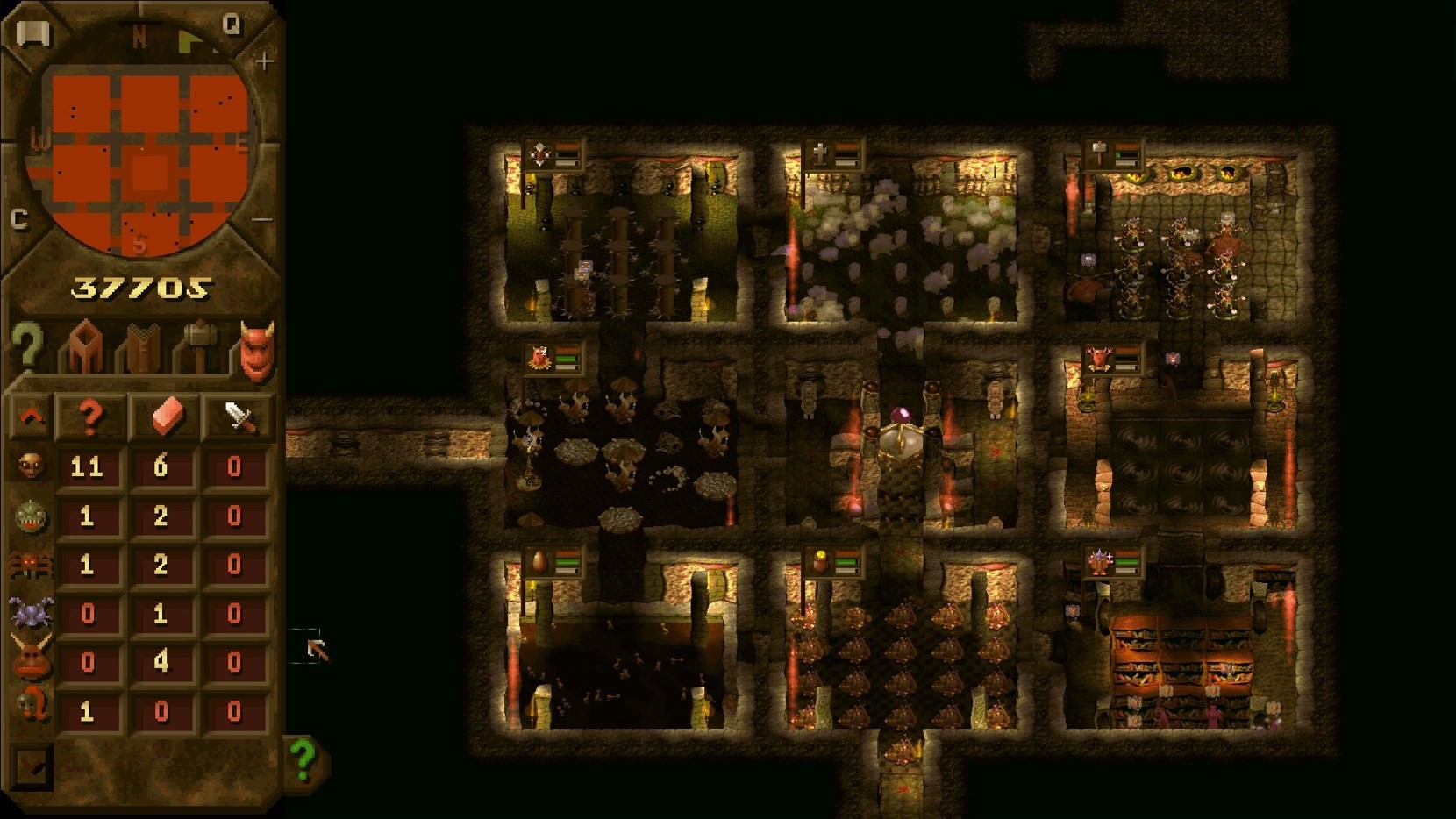1456x819 pixels.
Task: Switch to the question mark query tab
Action: coord(26,348)
